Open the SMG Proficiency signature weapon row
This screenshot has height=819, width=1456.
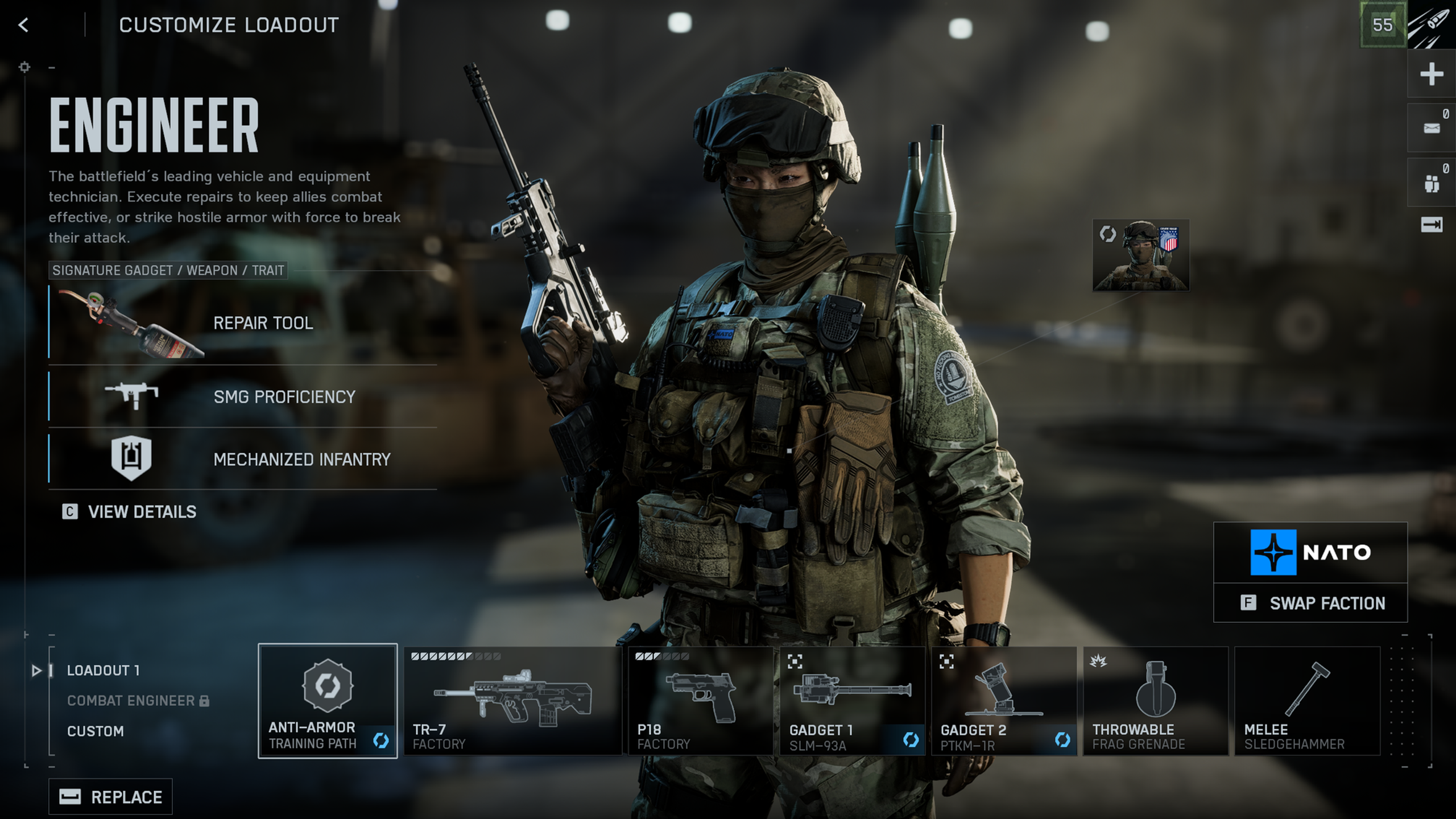coord(243,396)
